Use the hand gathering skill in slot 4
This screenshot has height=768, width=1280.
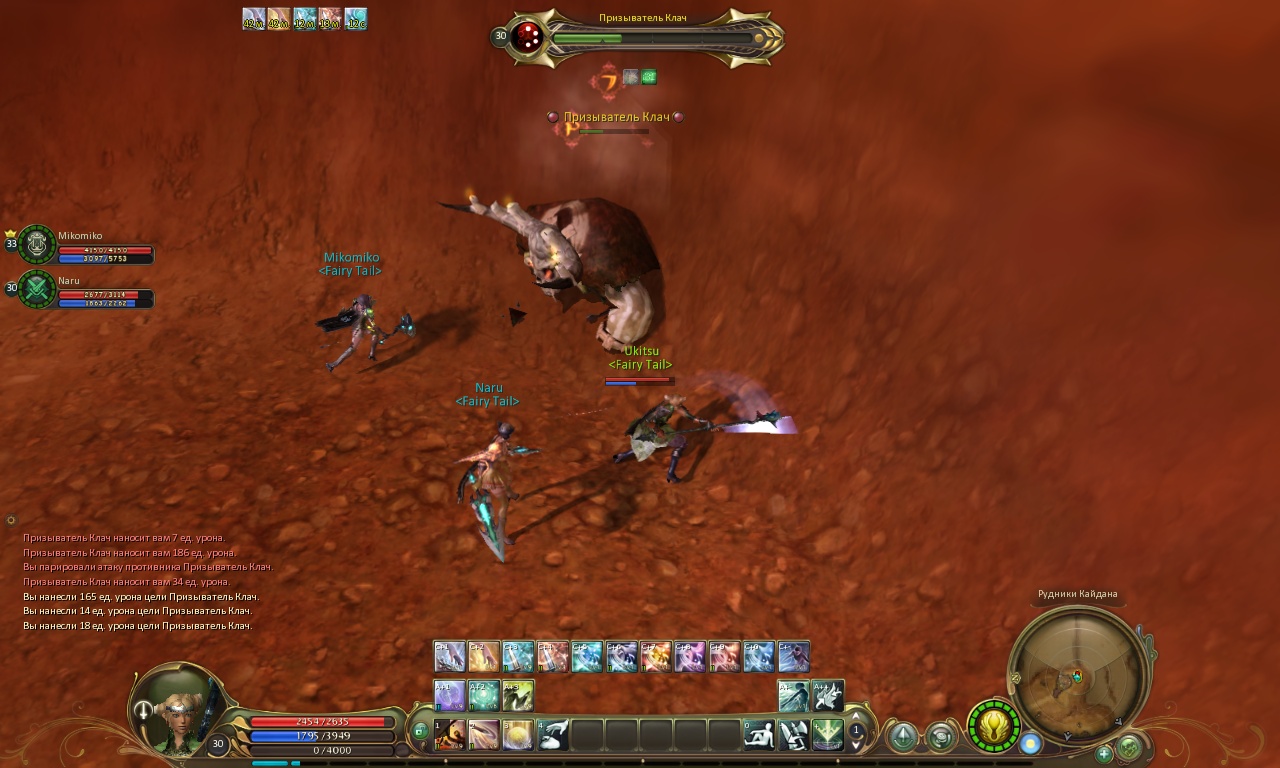coord(554,735)
